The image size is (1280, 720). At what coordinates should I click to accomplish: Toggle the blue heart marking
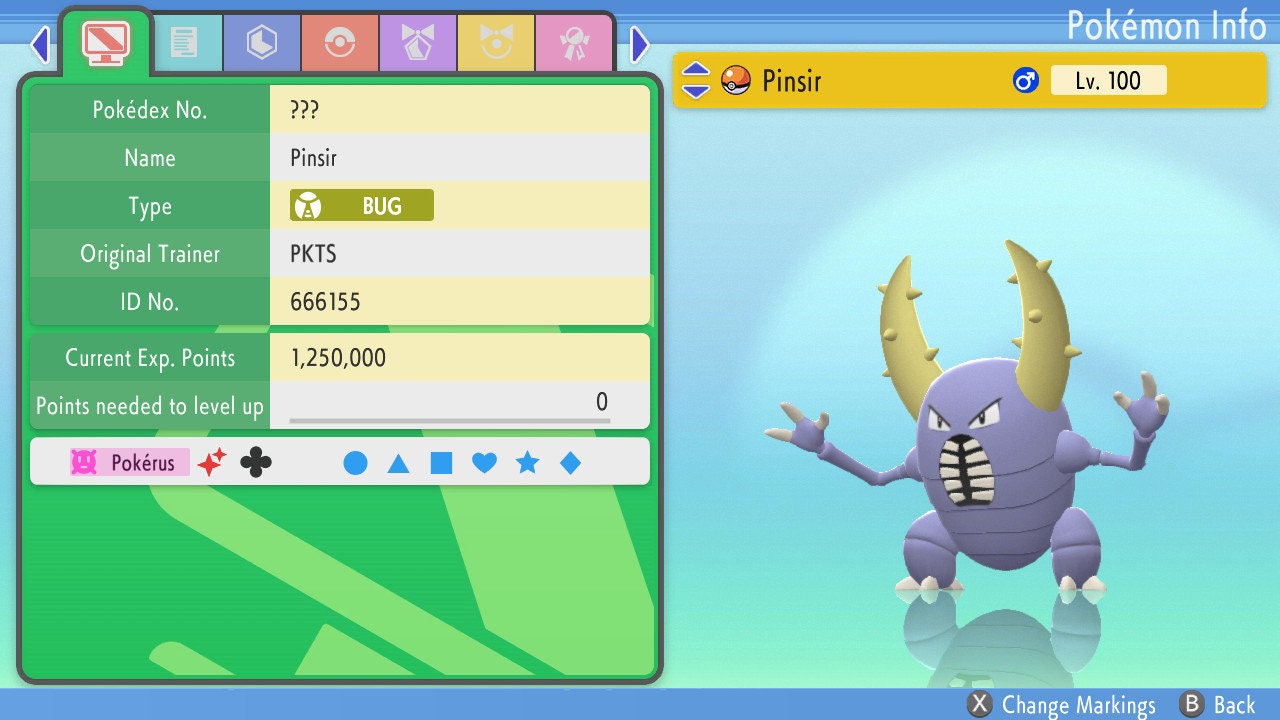(x=484, y=463)
